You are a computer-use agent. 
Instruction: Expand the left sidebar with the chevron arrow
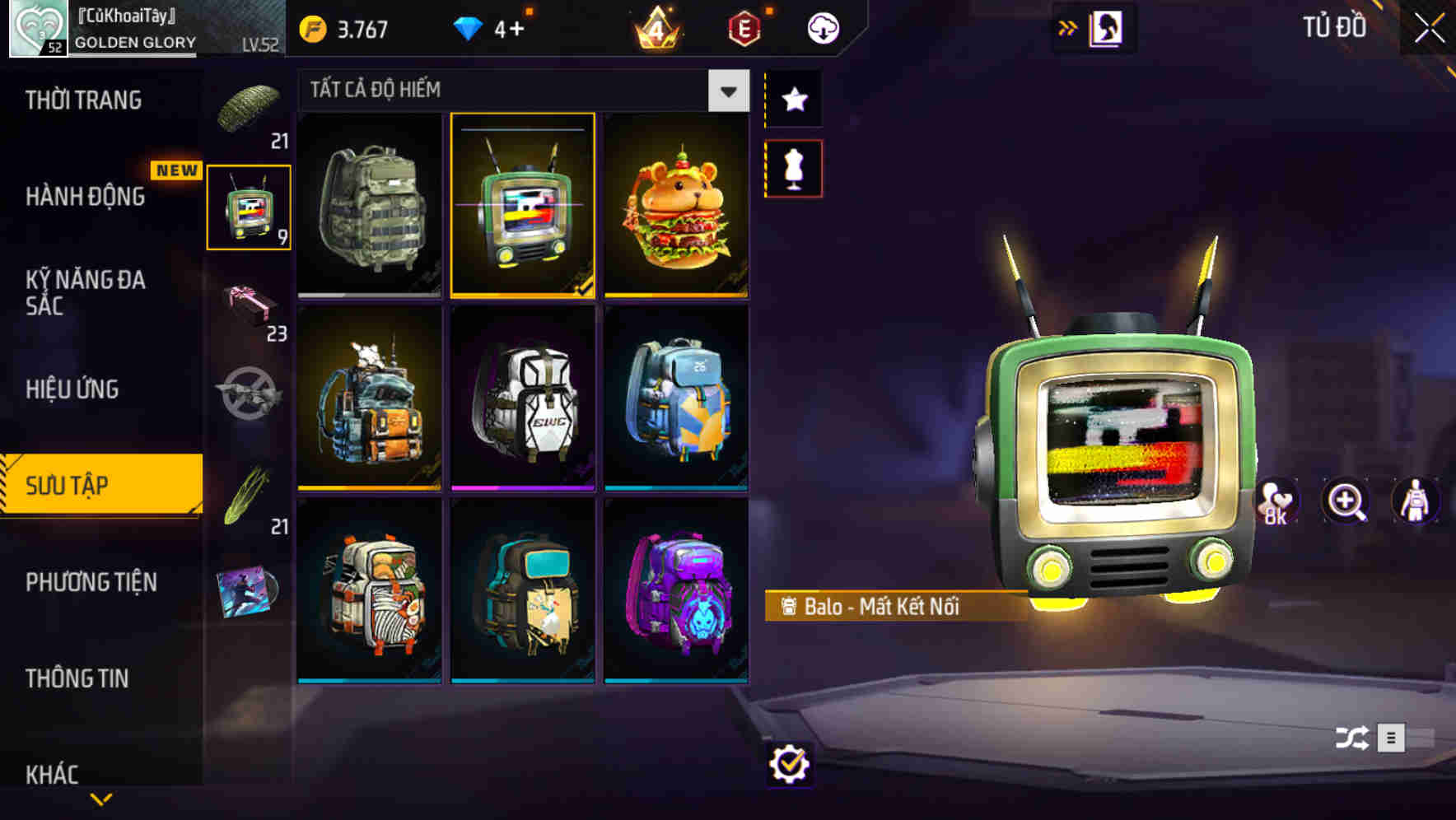101,797
